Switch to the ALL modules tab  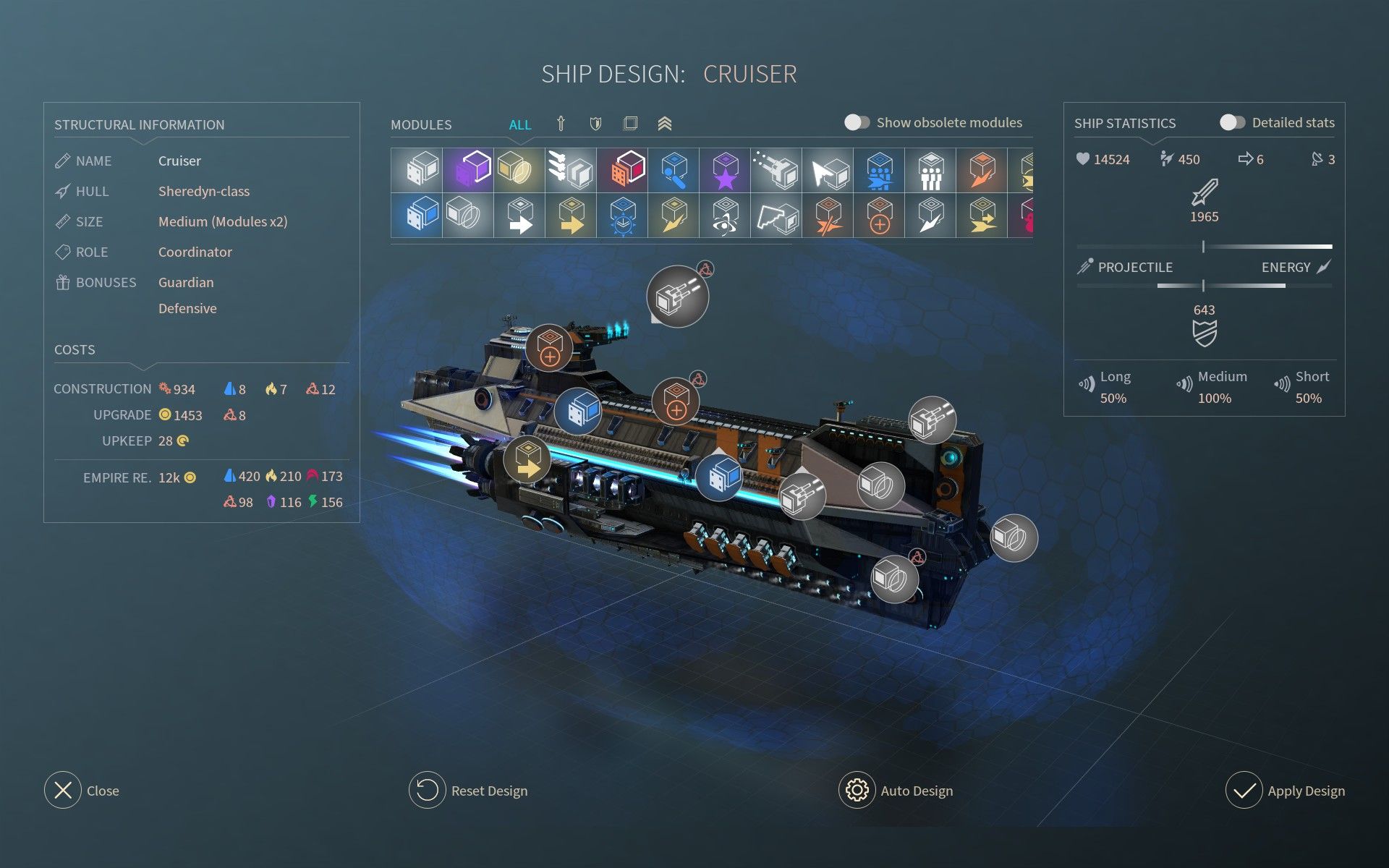click(x=520, y=124)
